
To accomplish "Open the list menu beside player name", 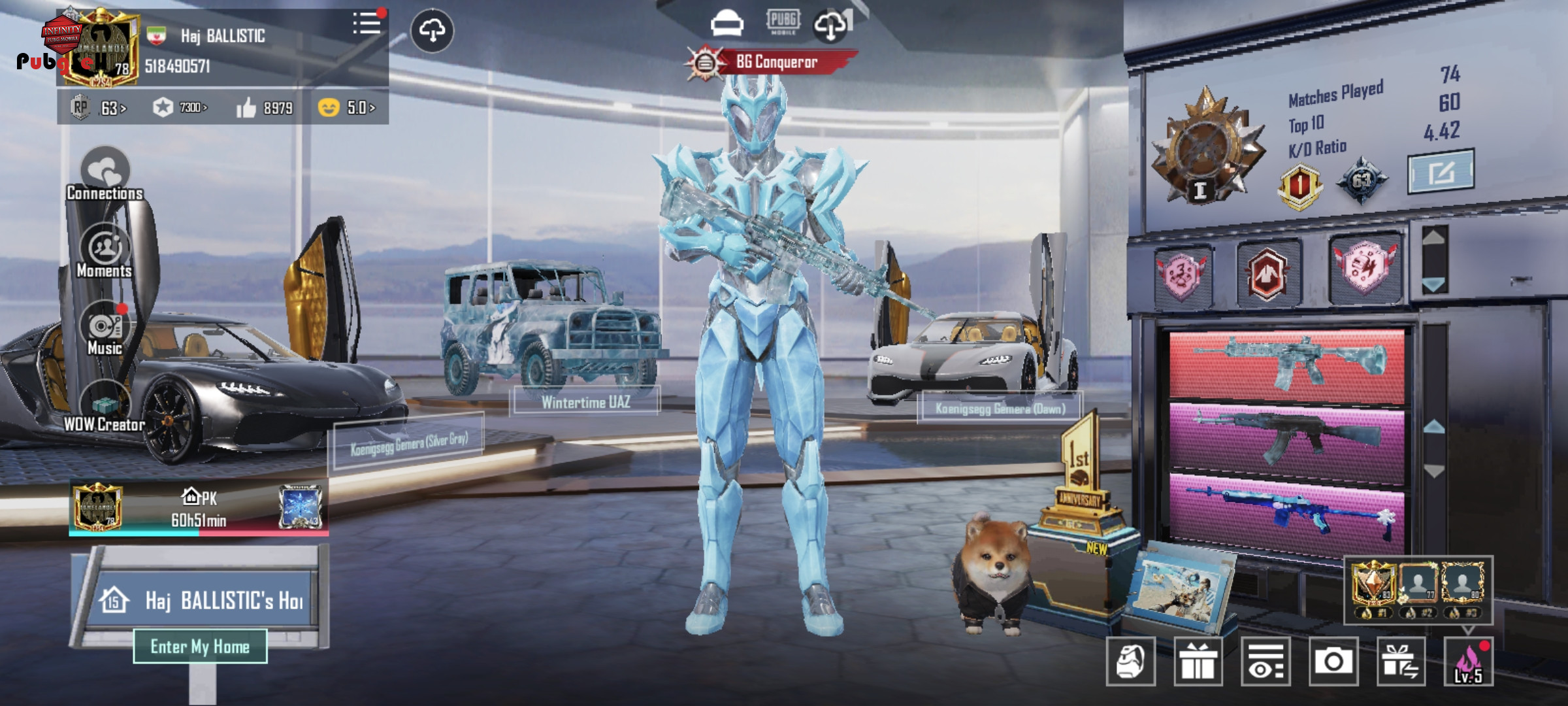I will [367, 24].
